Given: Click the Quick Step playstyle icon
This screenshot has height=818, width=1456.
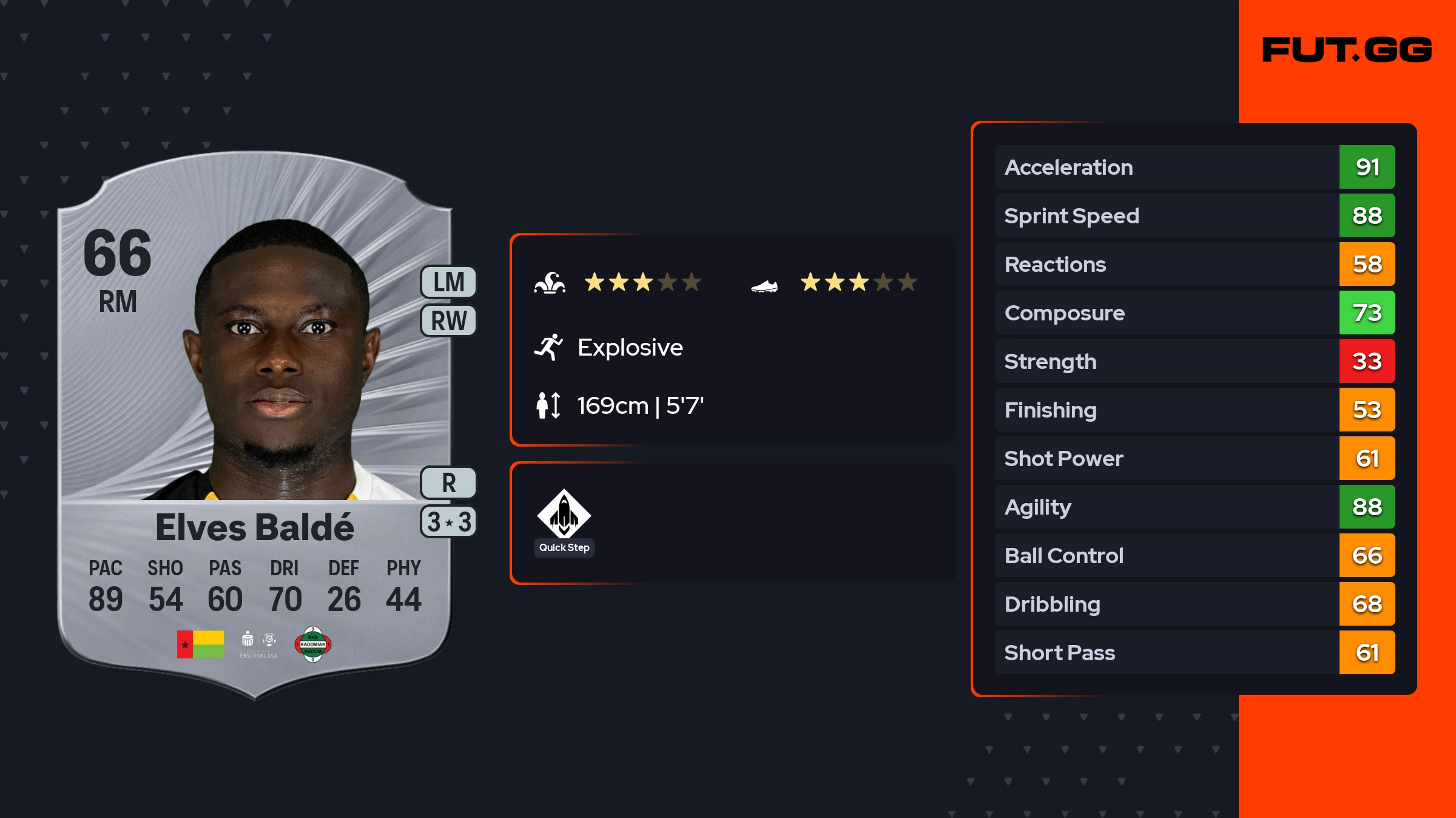Looking at the screenshot, I should pyautogui.click(x=564, y=515).
